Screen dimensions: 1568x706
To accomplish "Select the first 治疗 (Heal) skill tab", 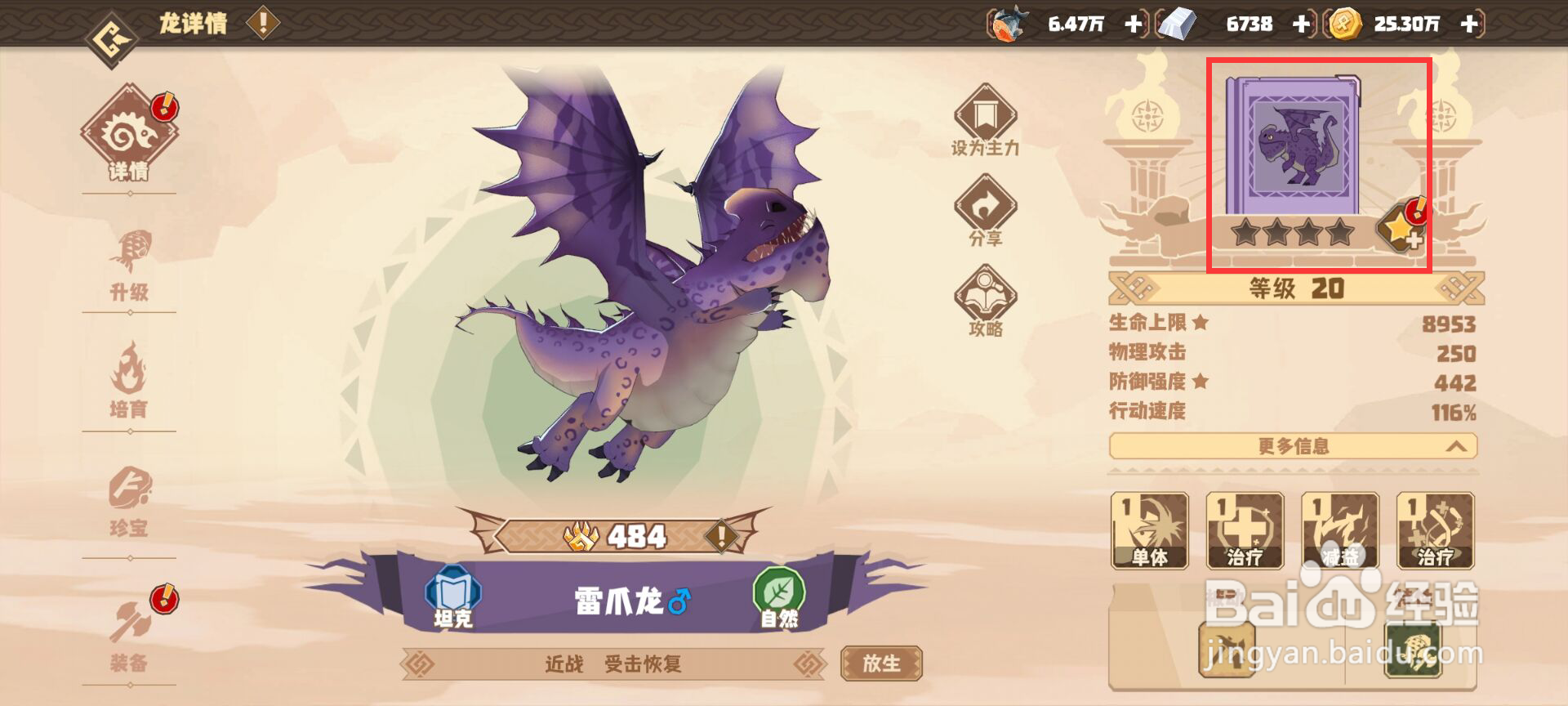I will 1246,529.
